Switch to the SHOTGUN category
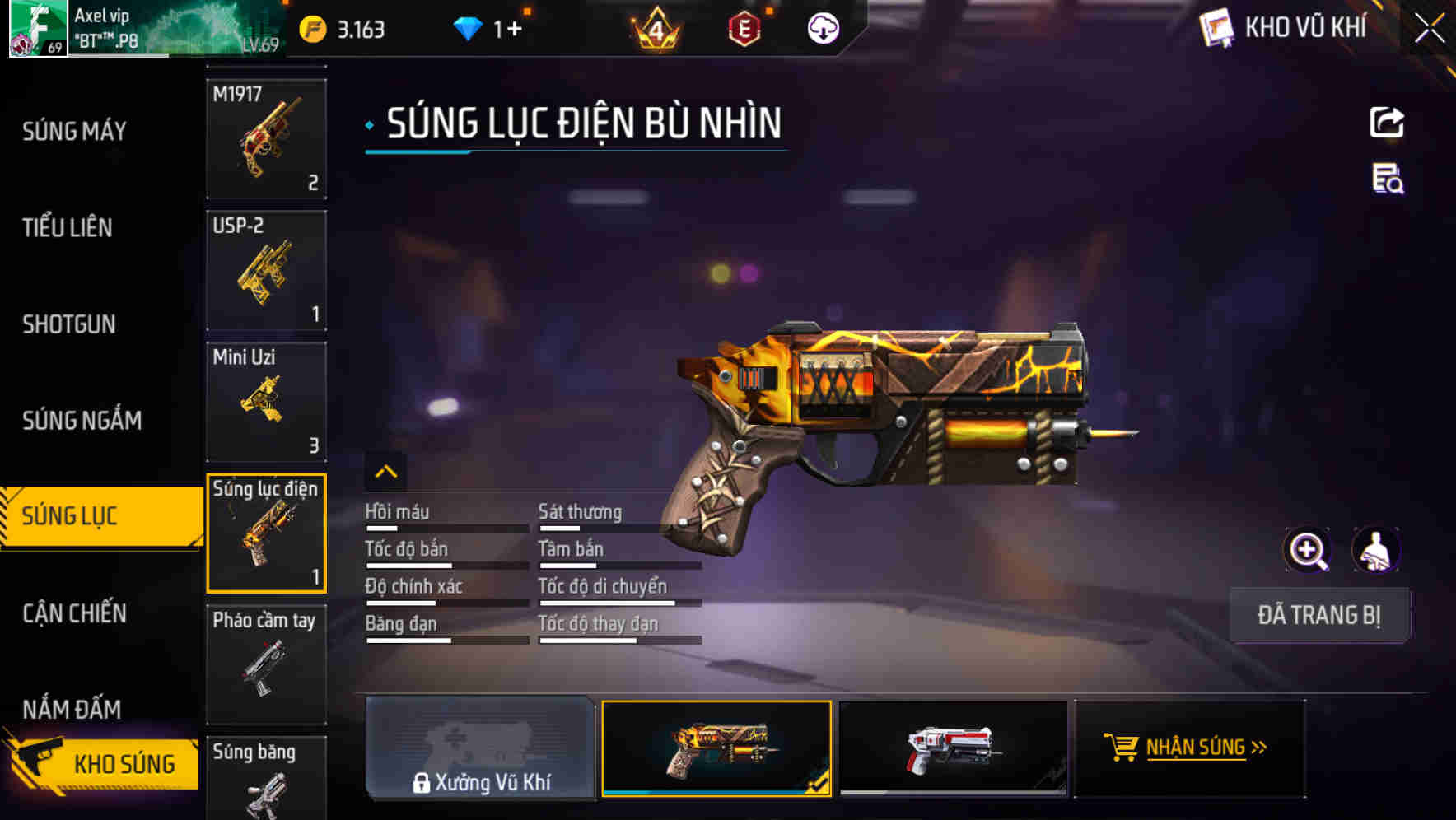The width and height of the screenshot is (1456, 820). pyautogui.click(x=68, y=324)
